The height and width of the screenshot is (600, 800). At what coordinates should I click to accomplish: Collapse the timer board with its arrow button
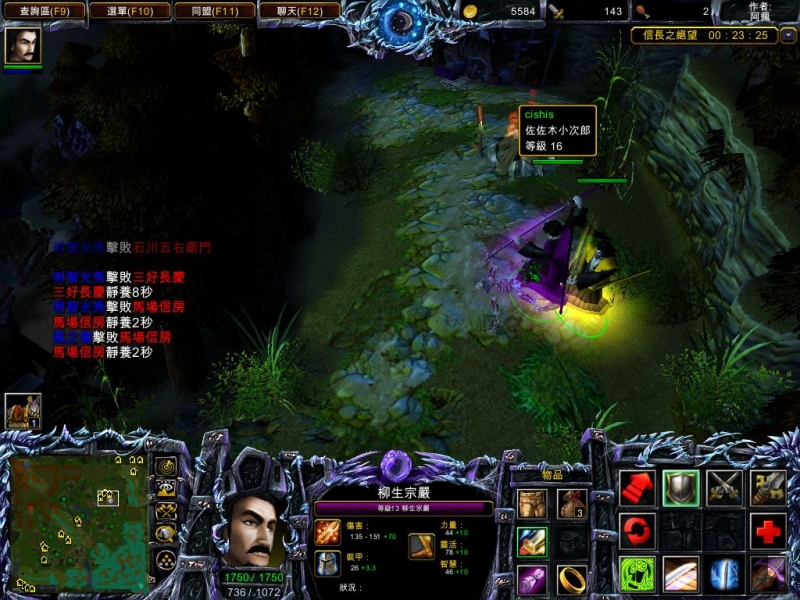point(788,35)
